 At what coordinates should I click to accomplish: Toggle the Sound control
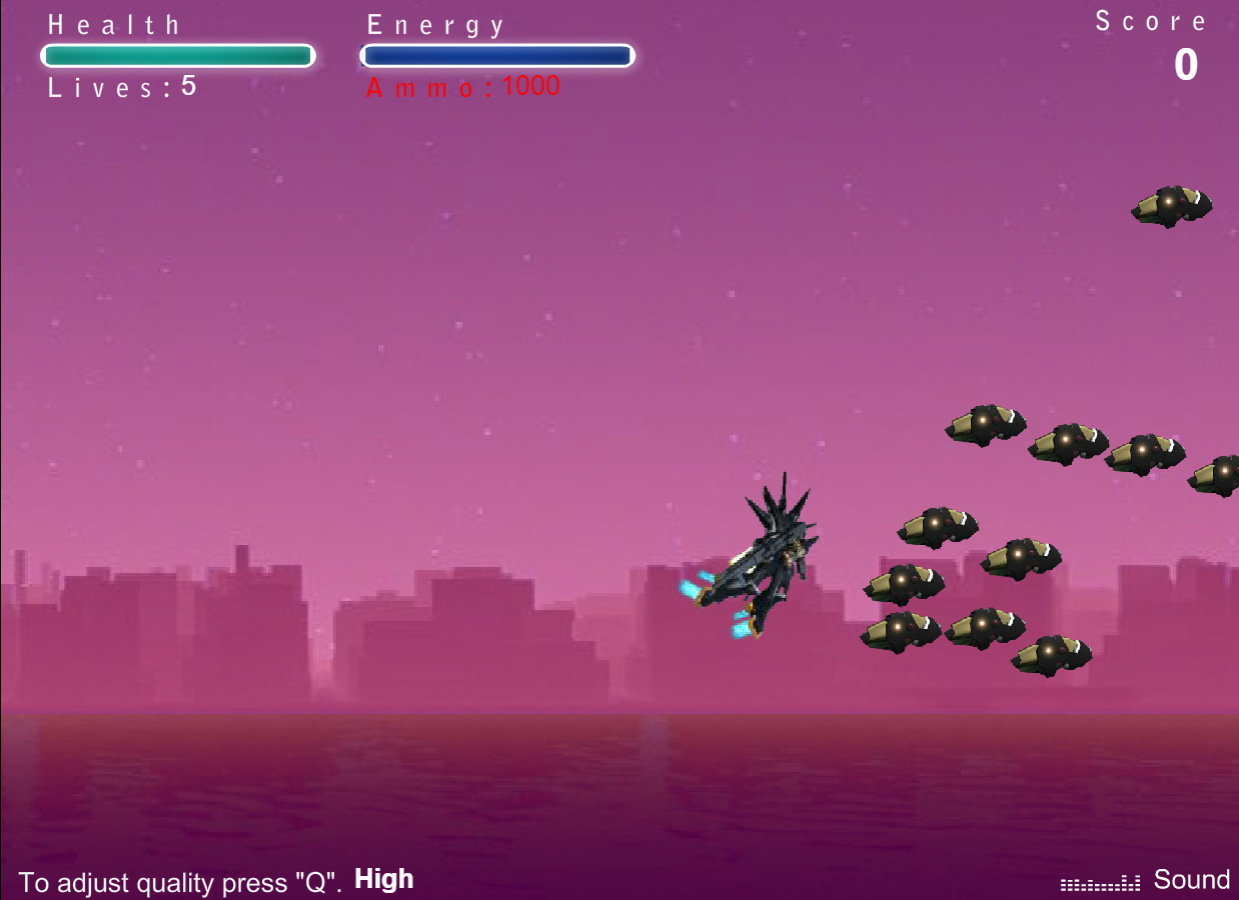point(1191,880)
